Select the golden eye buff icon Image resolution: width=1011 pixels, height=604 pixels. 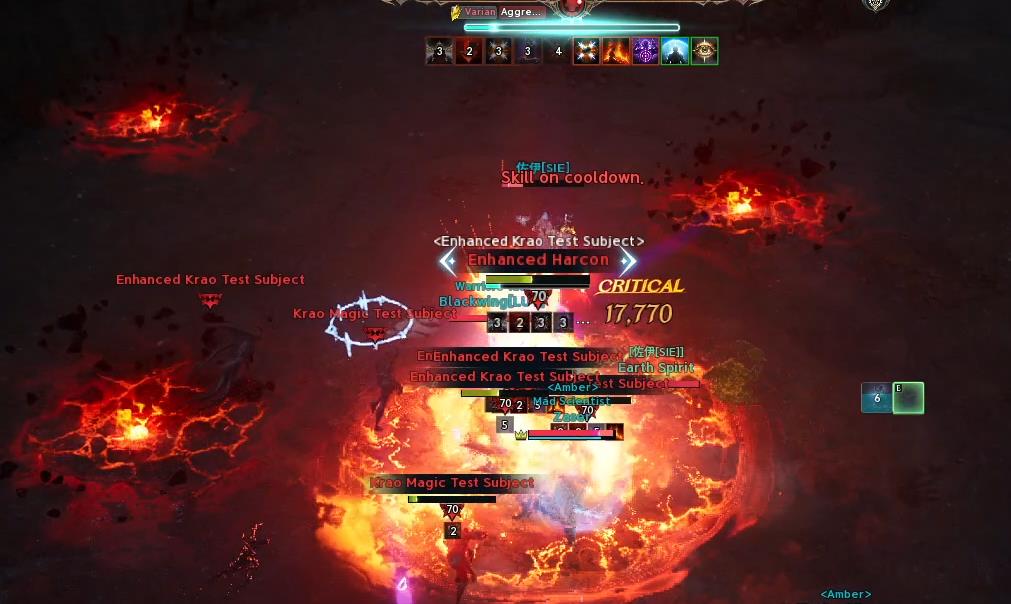[x=704, y=51]
